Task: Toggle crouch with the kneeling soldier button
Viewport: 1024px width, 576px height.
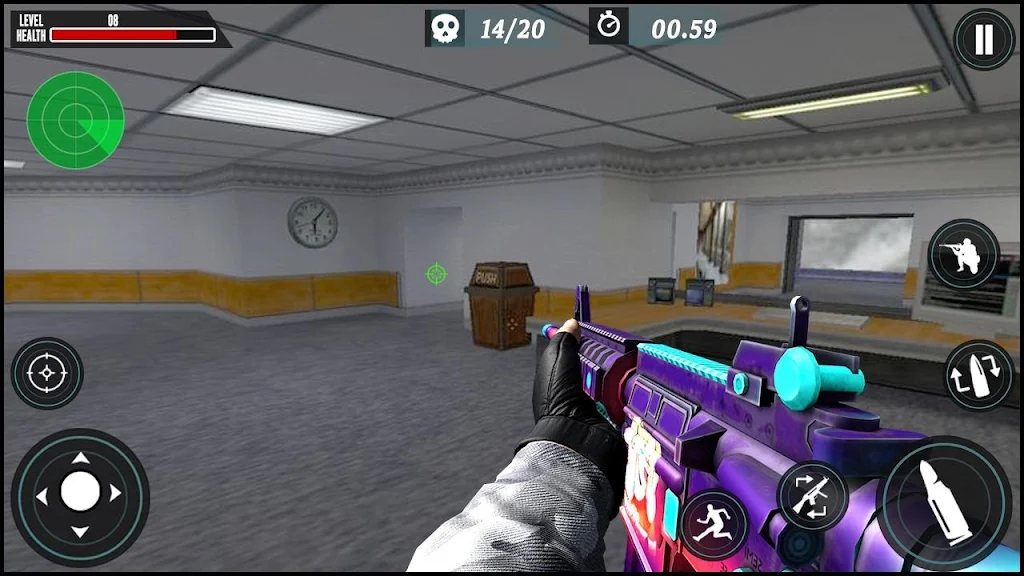Action: (963, 254)
